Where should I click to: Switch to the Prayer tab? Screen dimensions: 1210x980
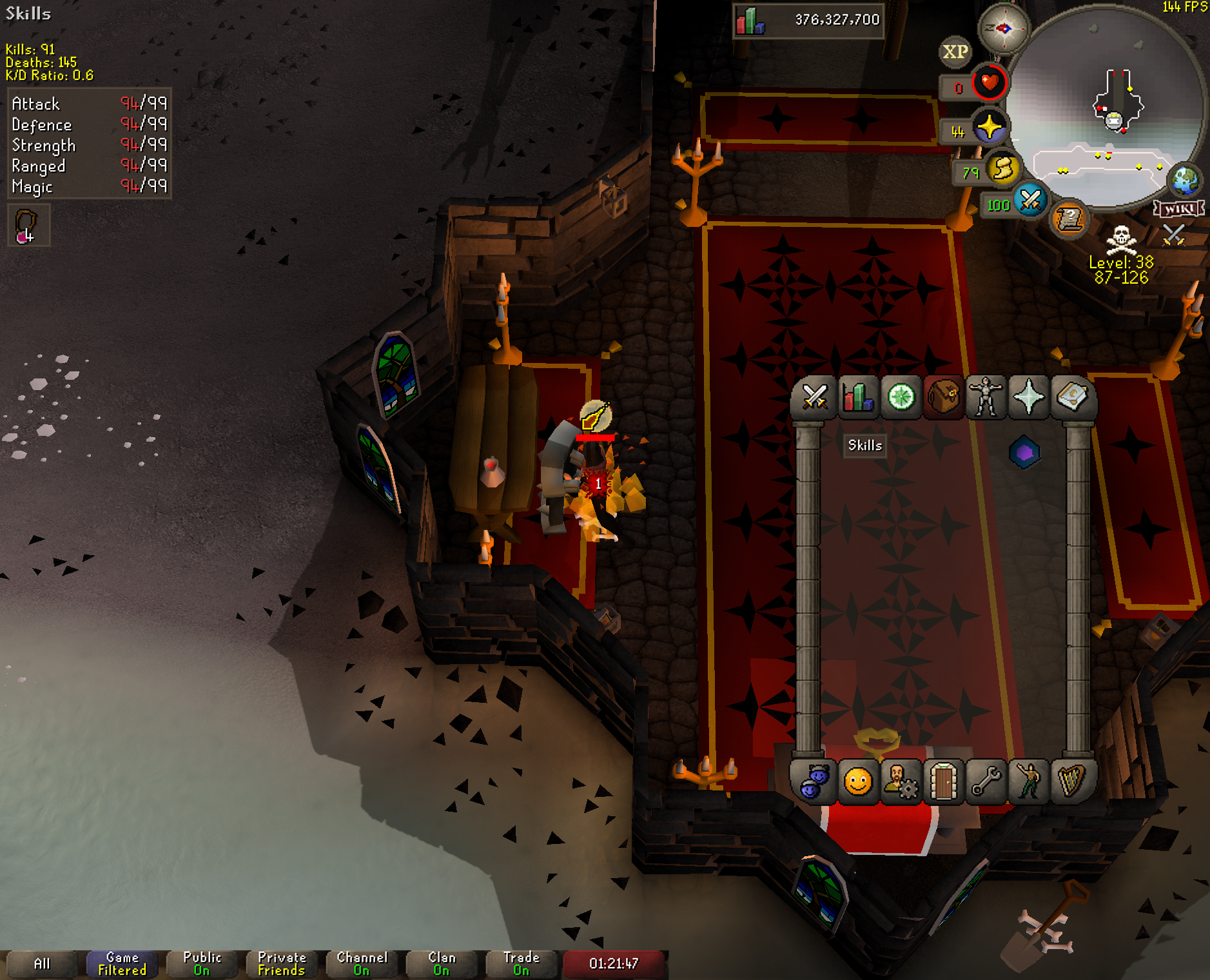[1029, 397]
